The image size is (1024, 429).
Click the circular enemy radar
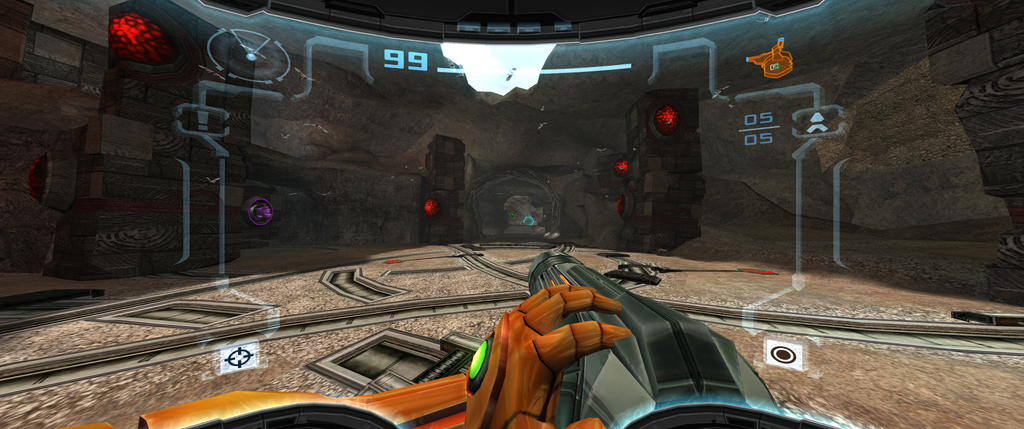(247, 54)
